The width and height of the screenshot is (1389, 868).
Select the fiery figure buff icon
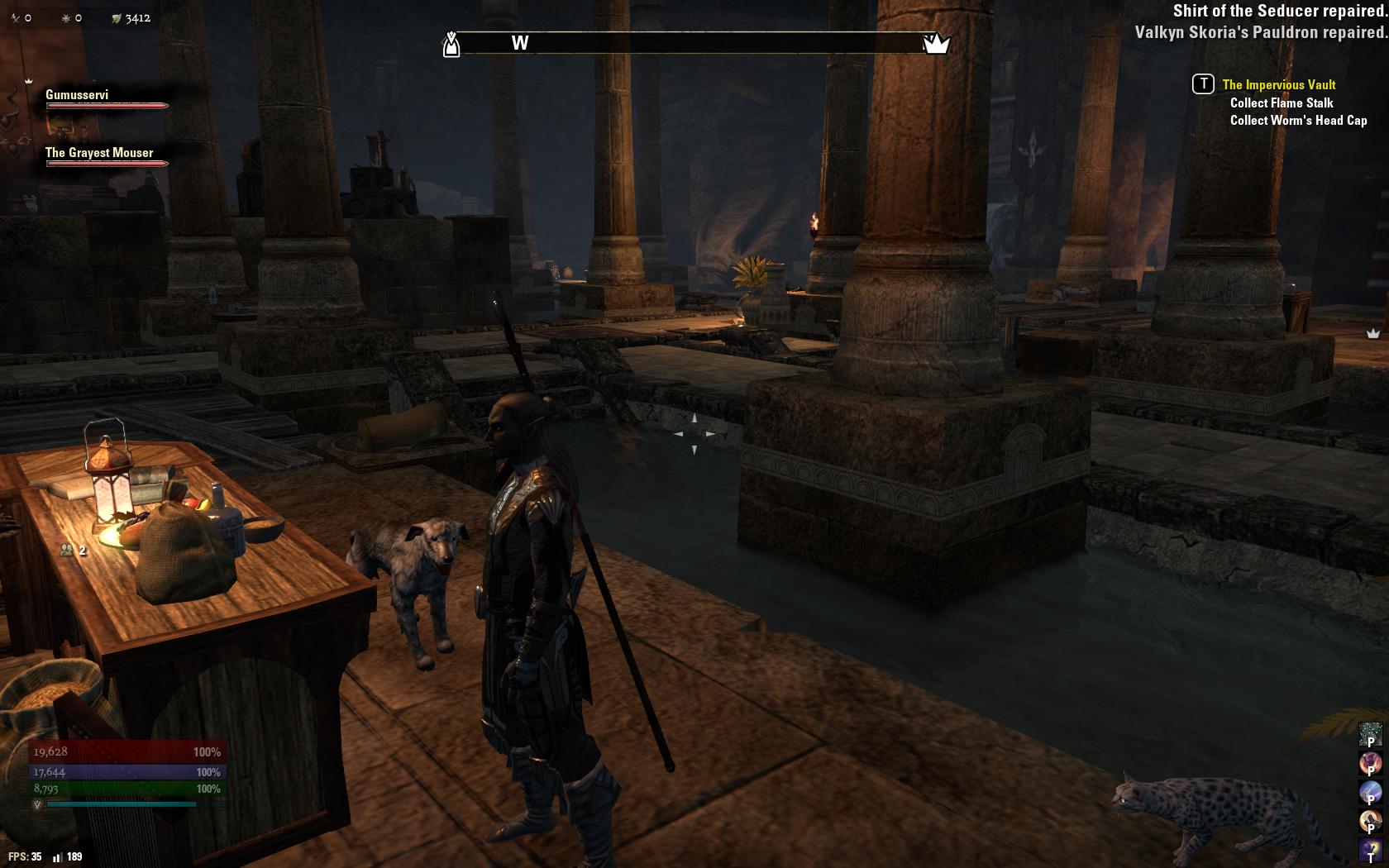(1370, 762)
